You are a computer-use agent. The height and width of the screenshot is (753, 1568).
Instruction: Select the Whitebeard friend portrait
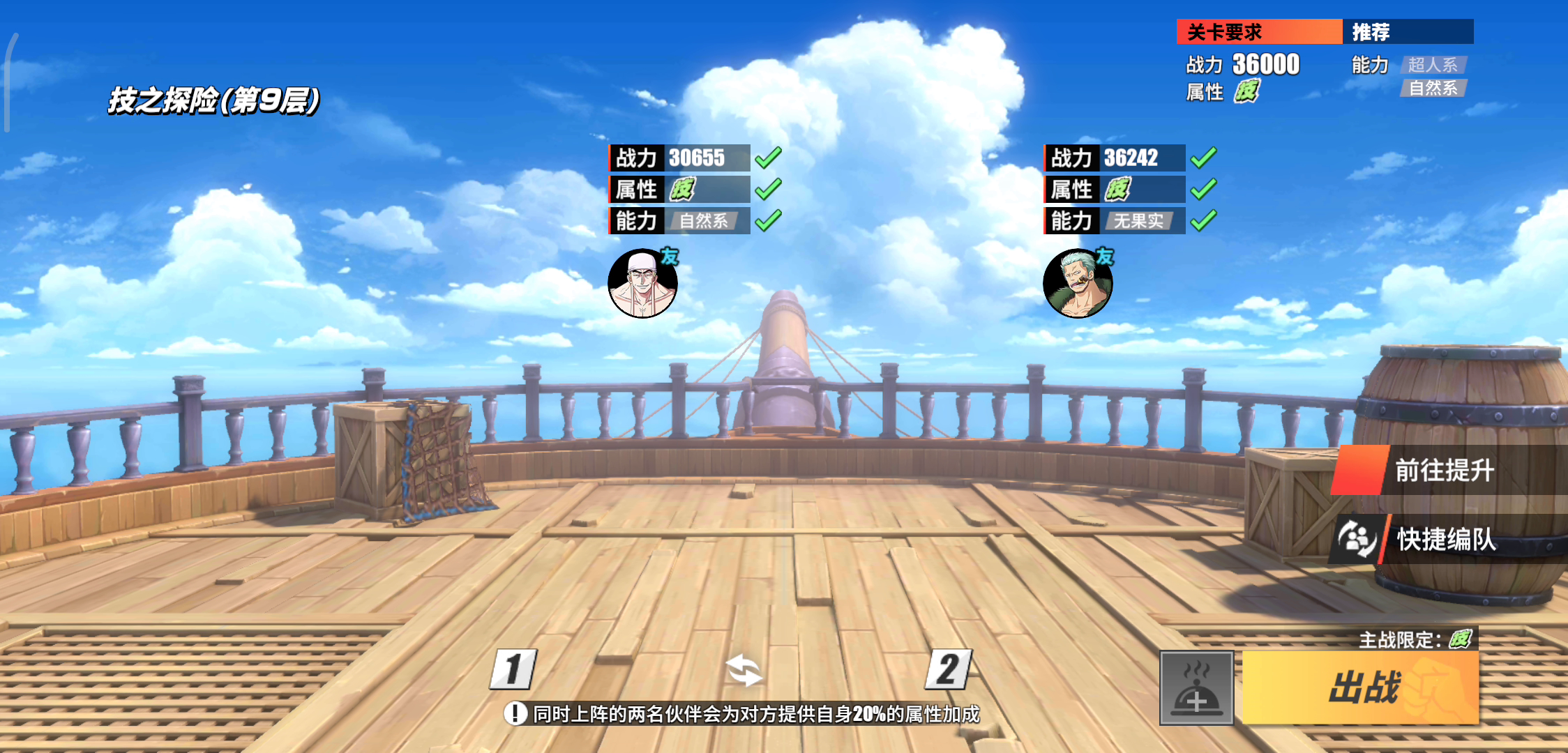point(642,284)
